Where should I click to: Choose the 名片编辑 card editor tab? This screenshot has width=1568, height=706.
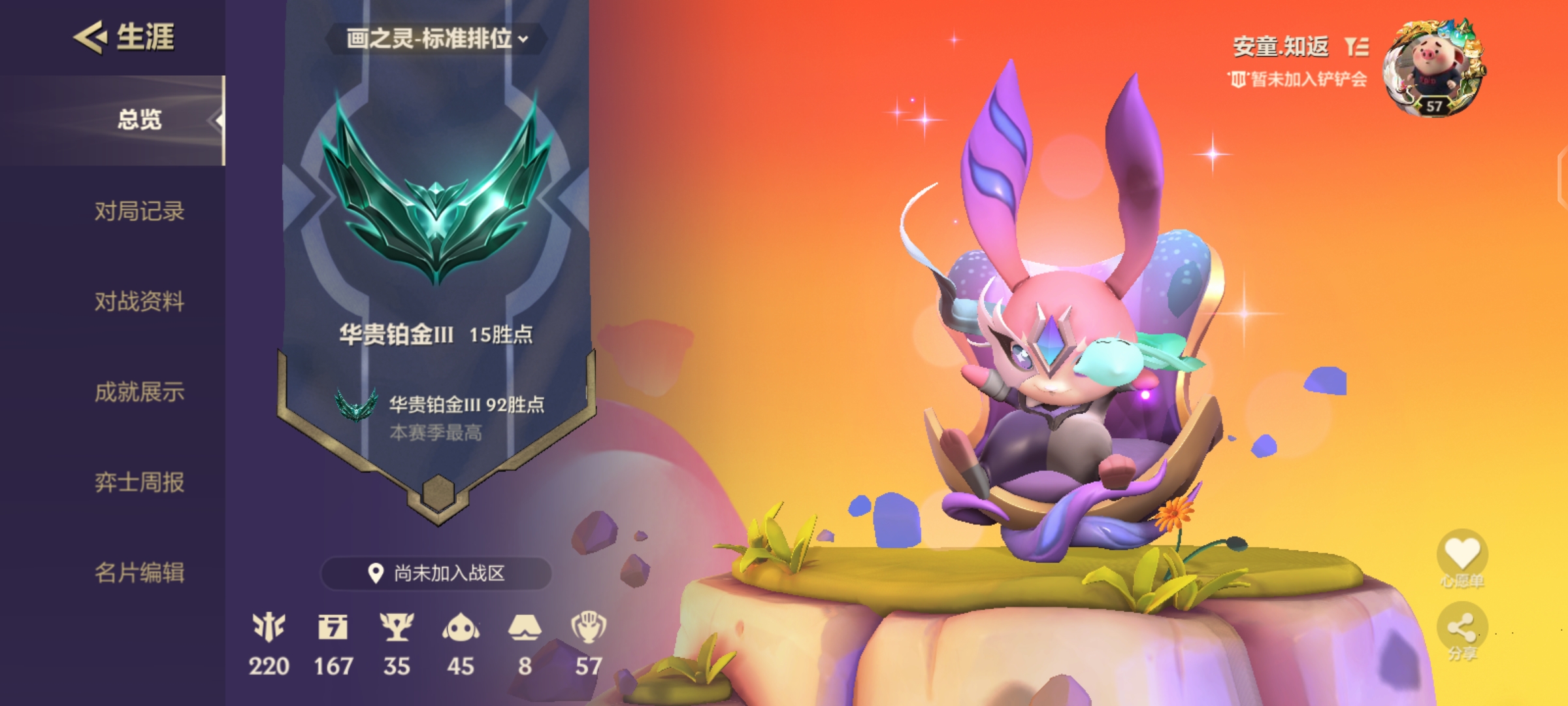[x=139, y=573]
